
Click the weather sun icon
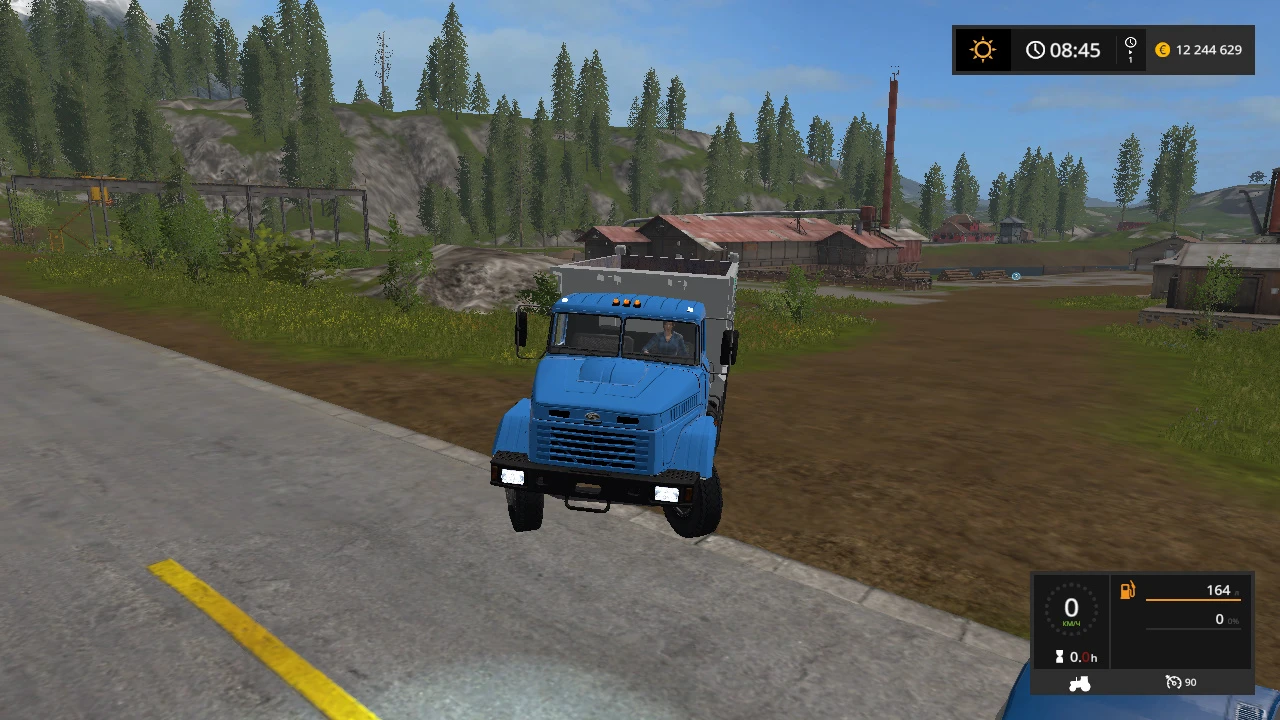(983, 49)
